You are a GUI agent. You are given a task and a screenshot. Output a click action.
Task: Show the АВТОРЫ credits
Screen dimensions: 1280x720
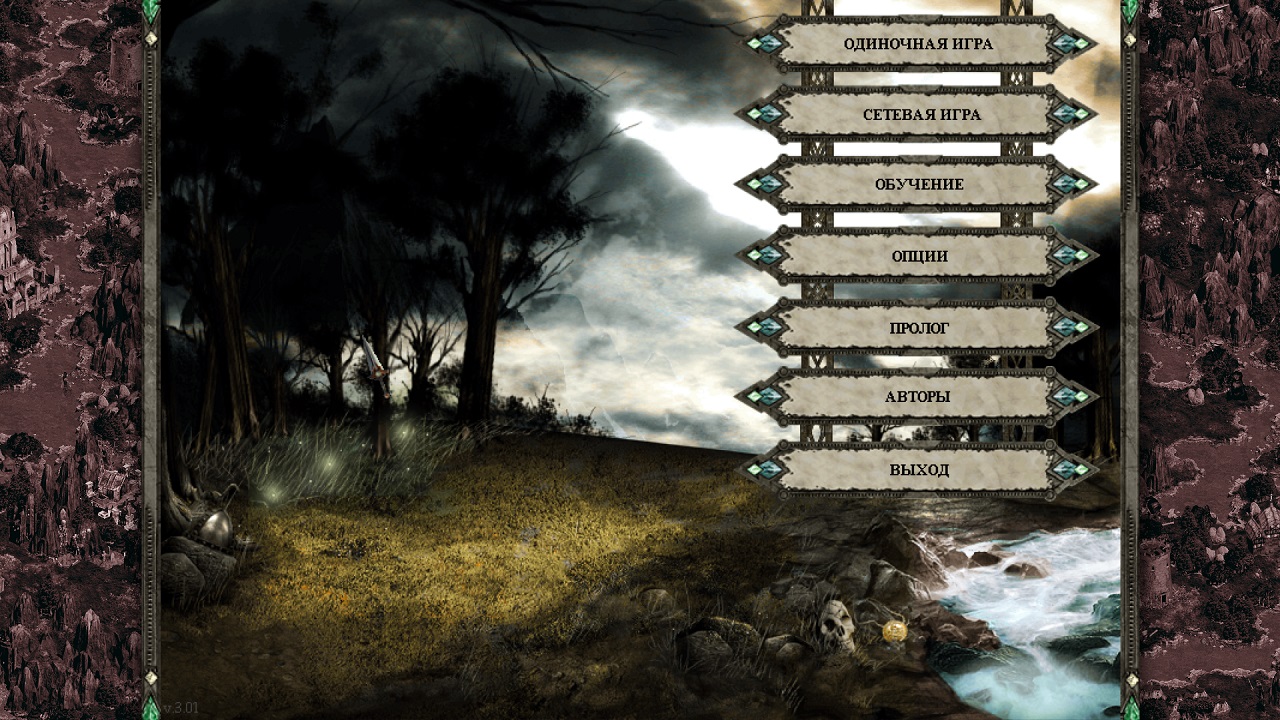pos(917,397)
